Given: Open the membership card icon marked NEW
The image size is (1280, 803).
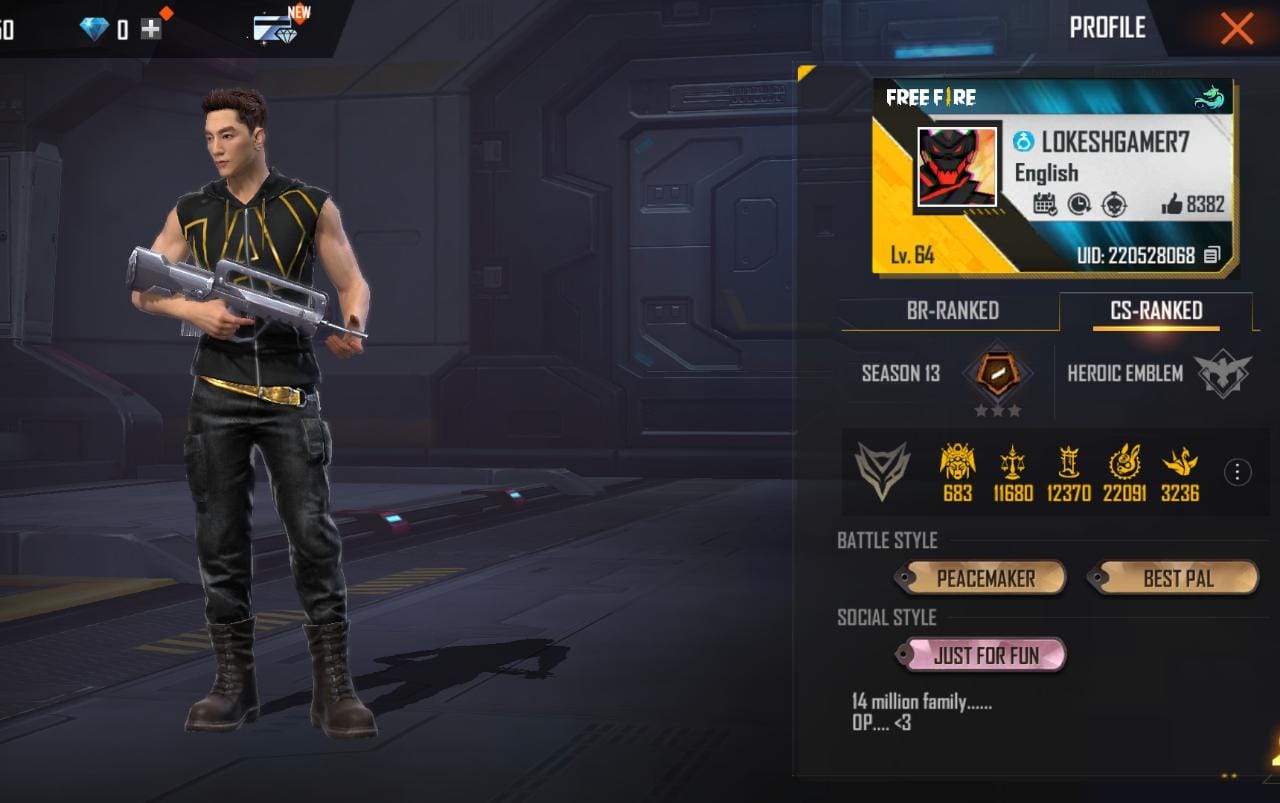Looking at the screenshot, I should (x=274, y=28).
